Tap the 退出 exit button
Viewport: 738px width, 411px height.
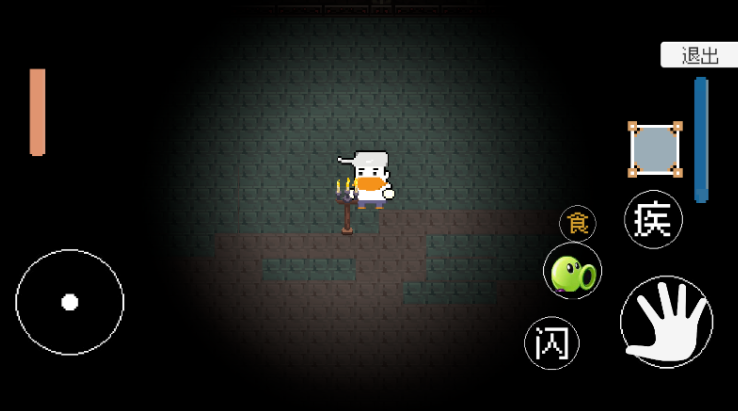click(699, 56)
